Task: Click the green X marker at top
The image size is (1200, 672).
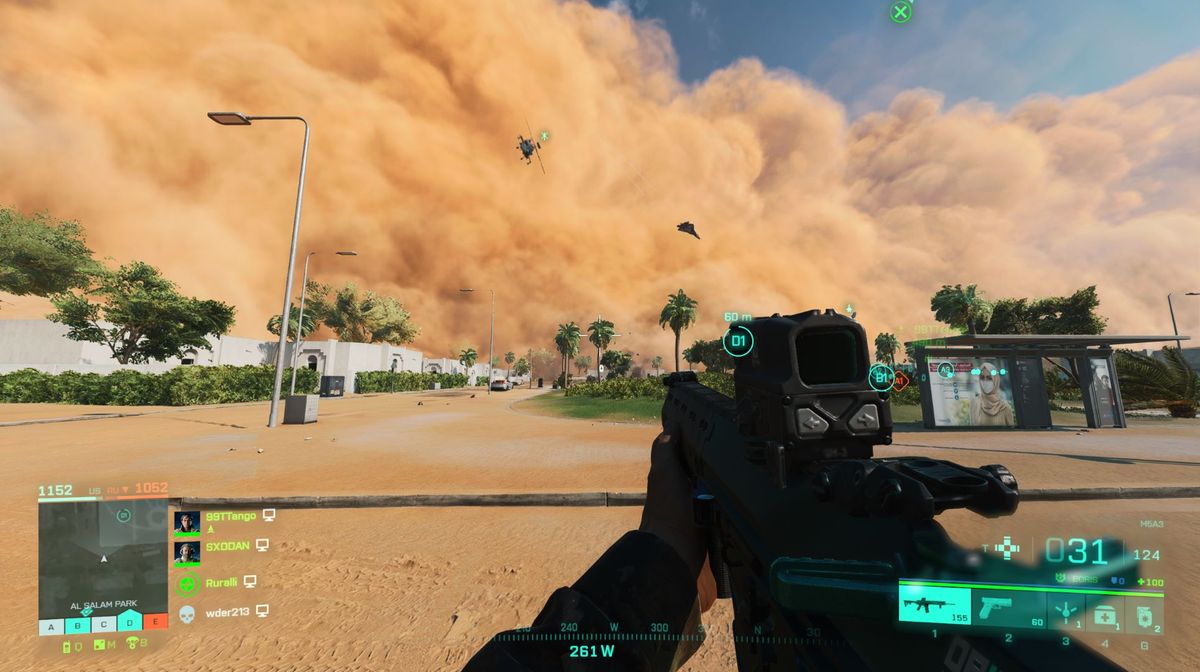Action: pos(901,12)
